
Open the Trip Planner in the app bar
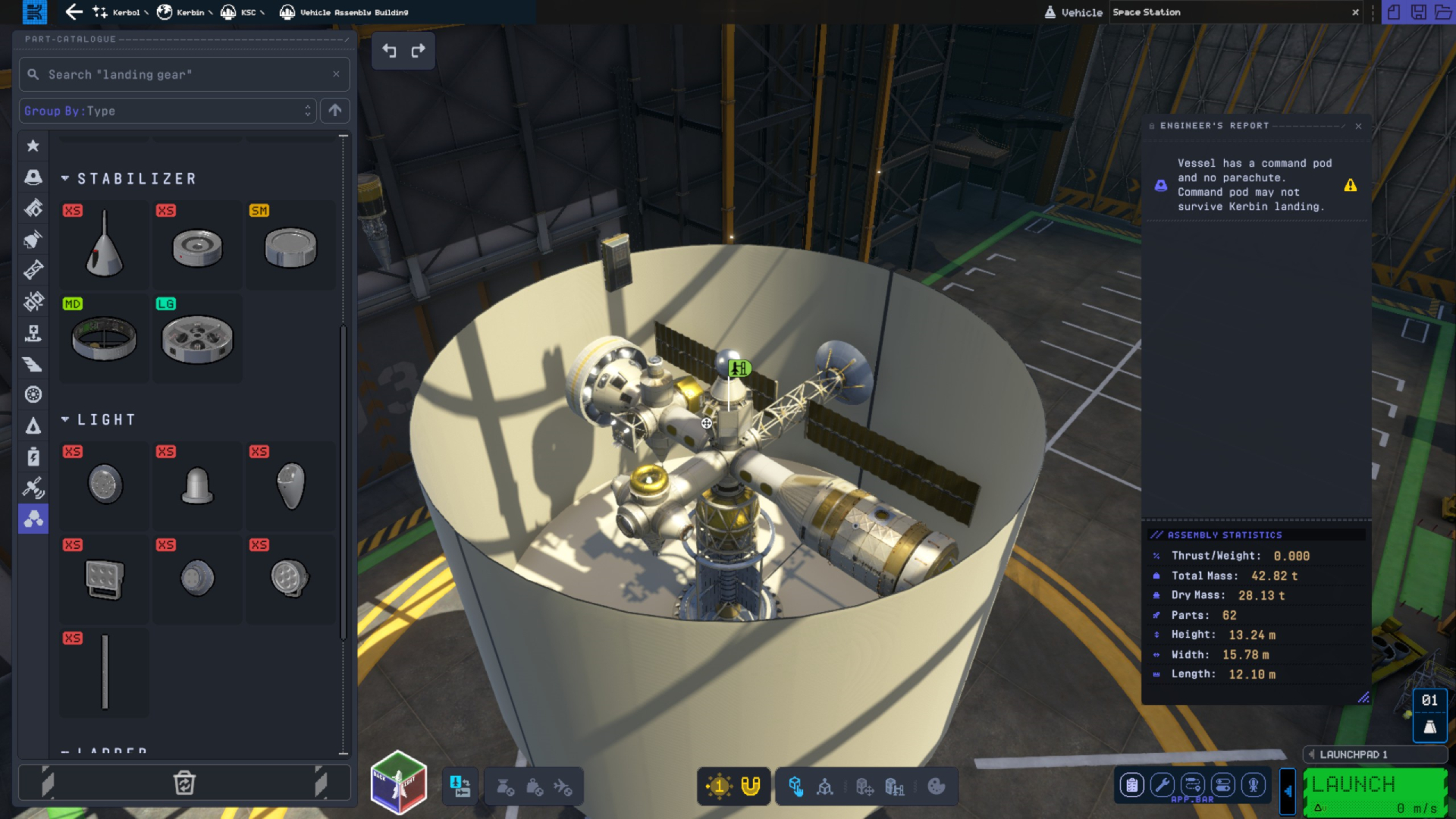1193,786
